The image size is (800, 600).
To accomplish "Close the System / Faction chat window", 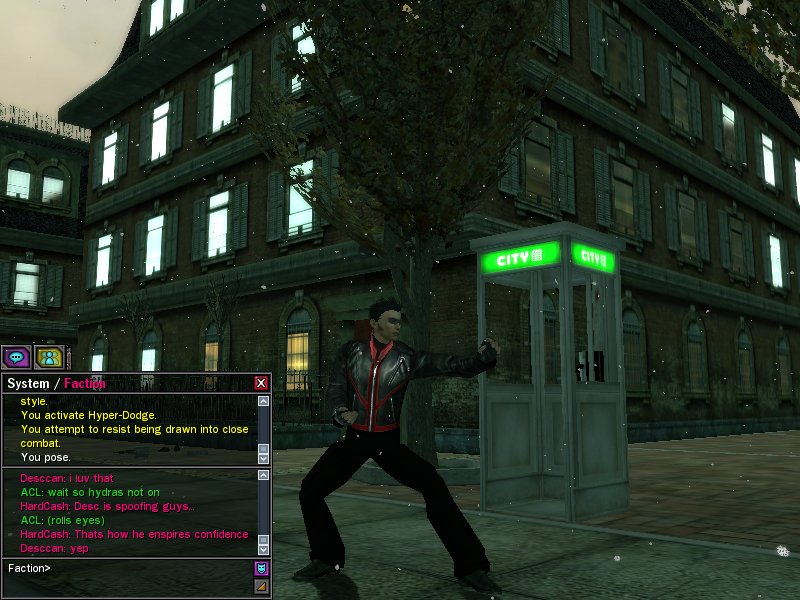I will click(x=261, y=383).
